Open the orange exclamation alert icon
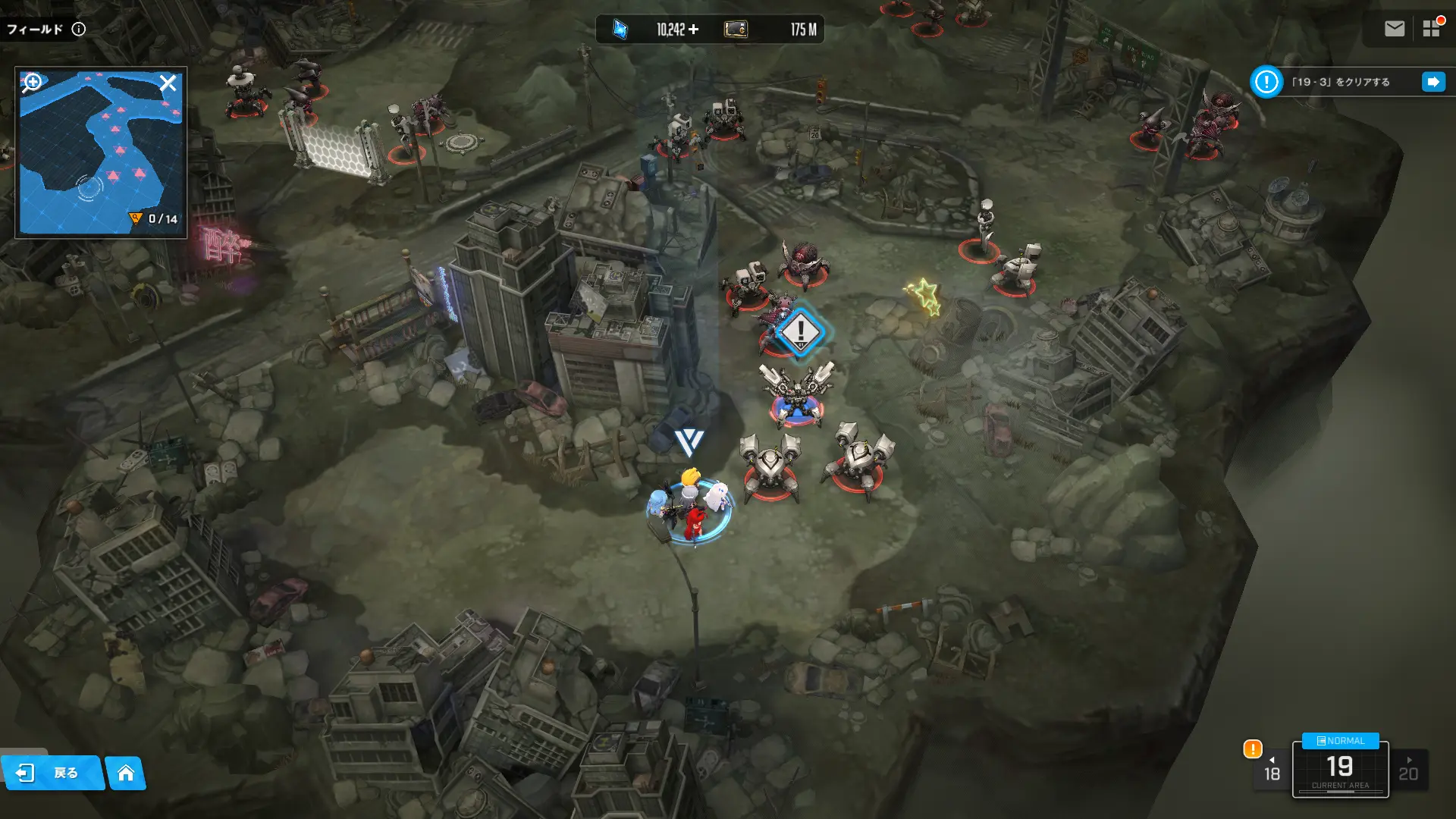This screenshot has width=1456, height=819. point(1253,749)
